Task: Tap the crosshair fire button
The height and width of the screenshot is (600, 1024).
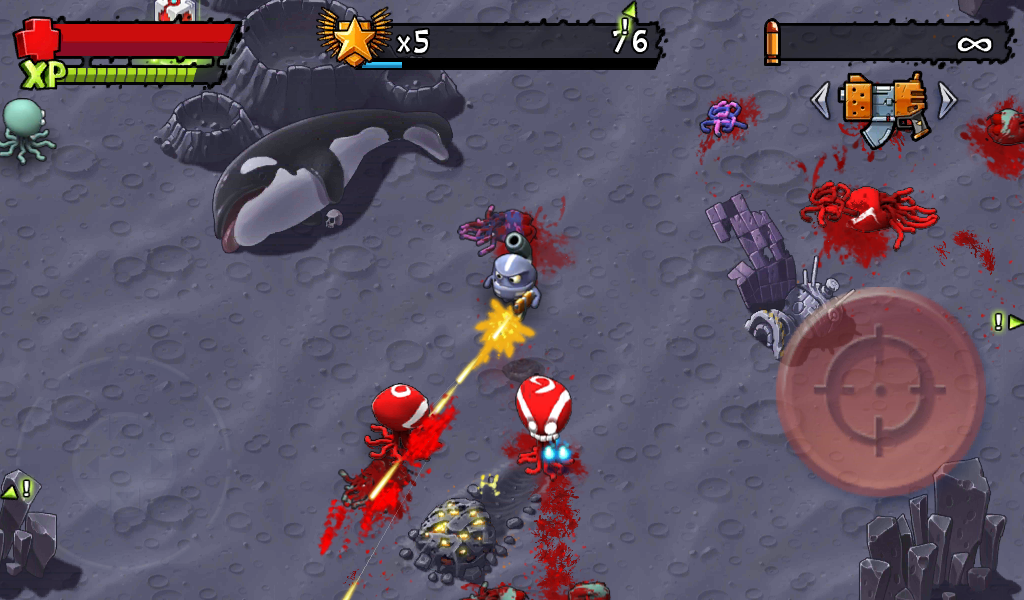Action: pos(880,391)
